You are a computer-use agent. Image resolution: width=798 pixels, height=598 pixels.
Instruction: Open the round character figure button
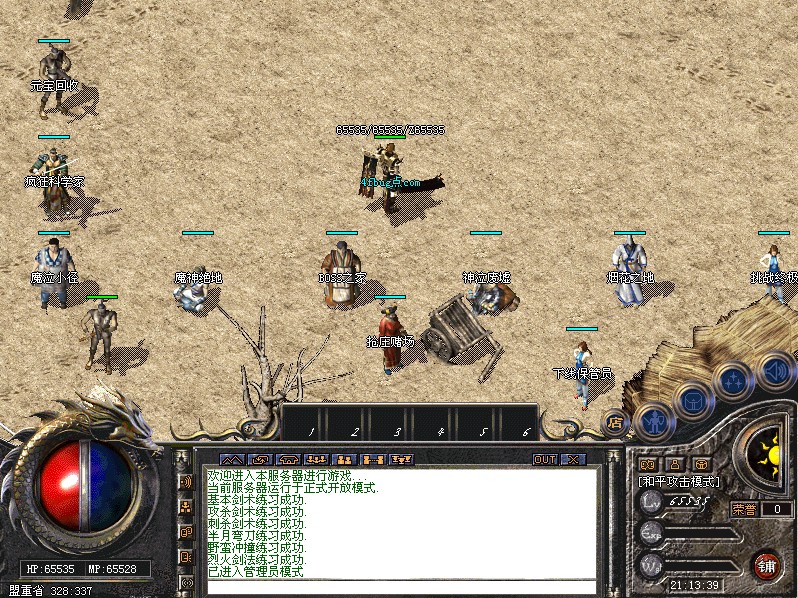(x=653, y=422)
